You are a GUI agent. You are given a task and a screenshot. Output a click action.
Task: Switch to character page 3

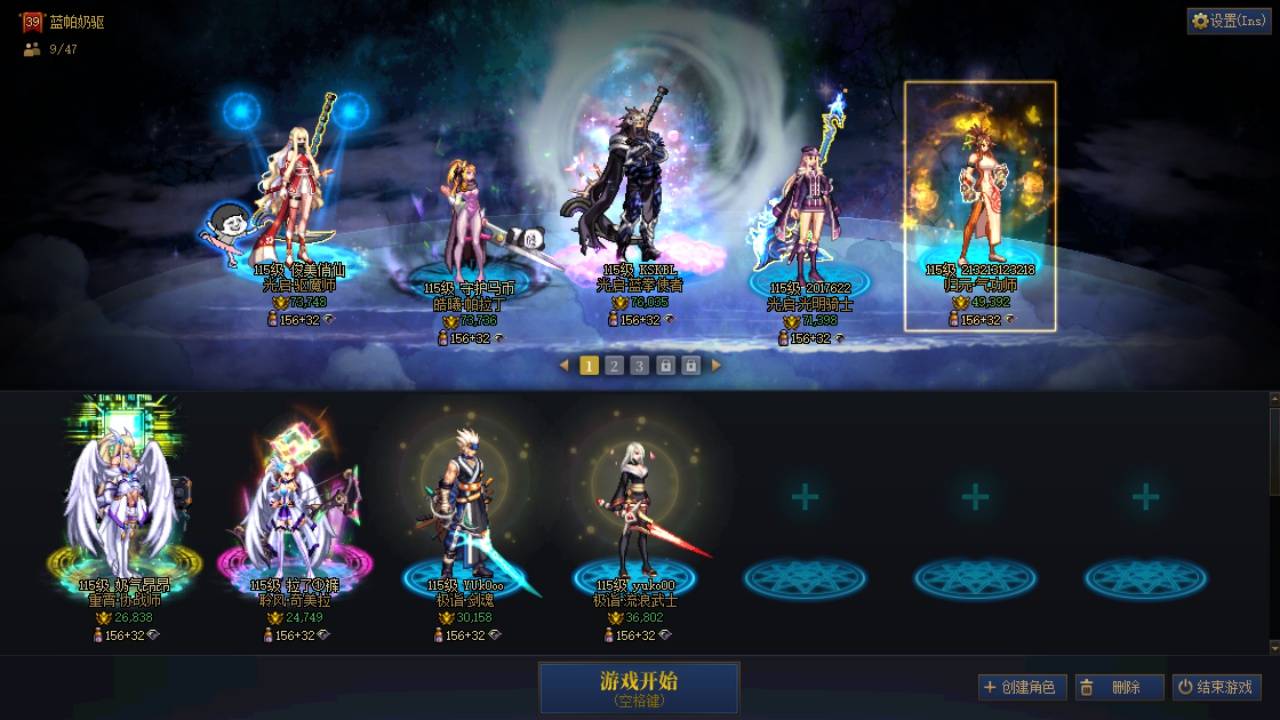[x=639, y=365]
